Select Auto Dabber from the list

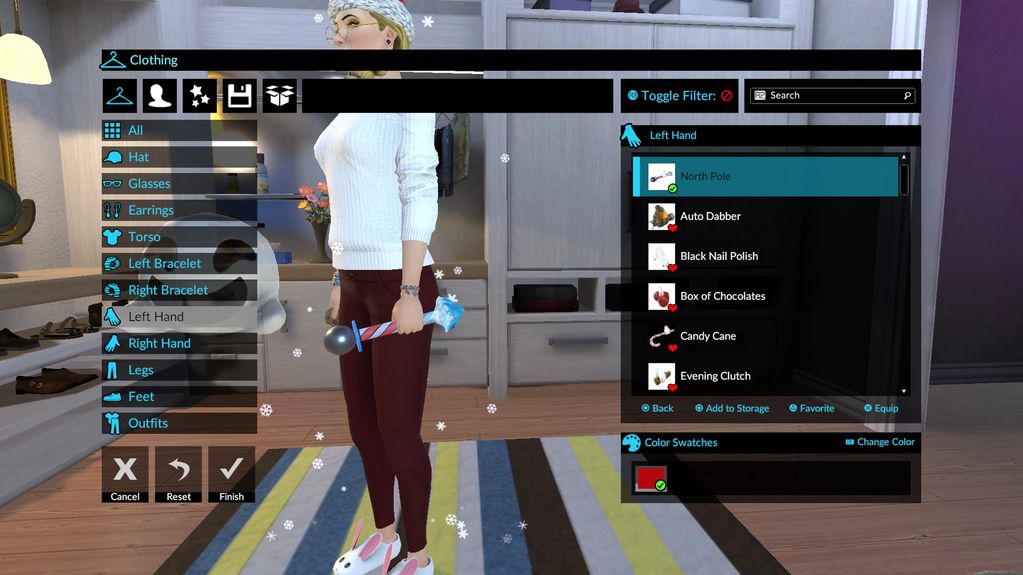pyautogui.click(x=710, y=216)
